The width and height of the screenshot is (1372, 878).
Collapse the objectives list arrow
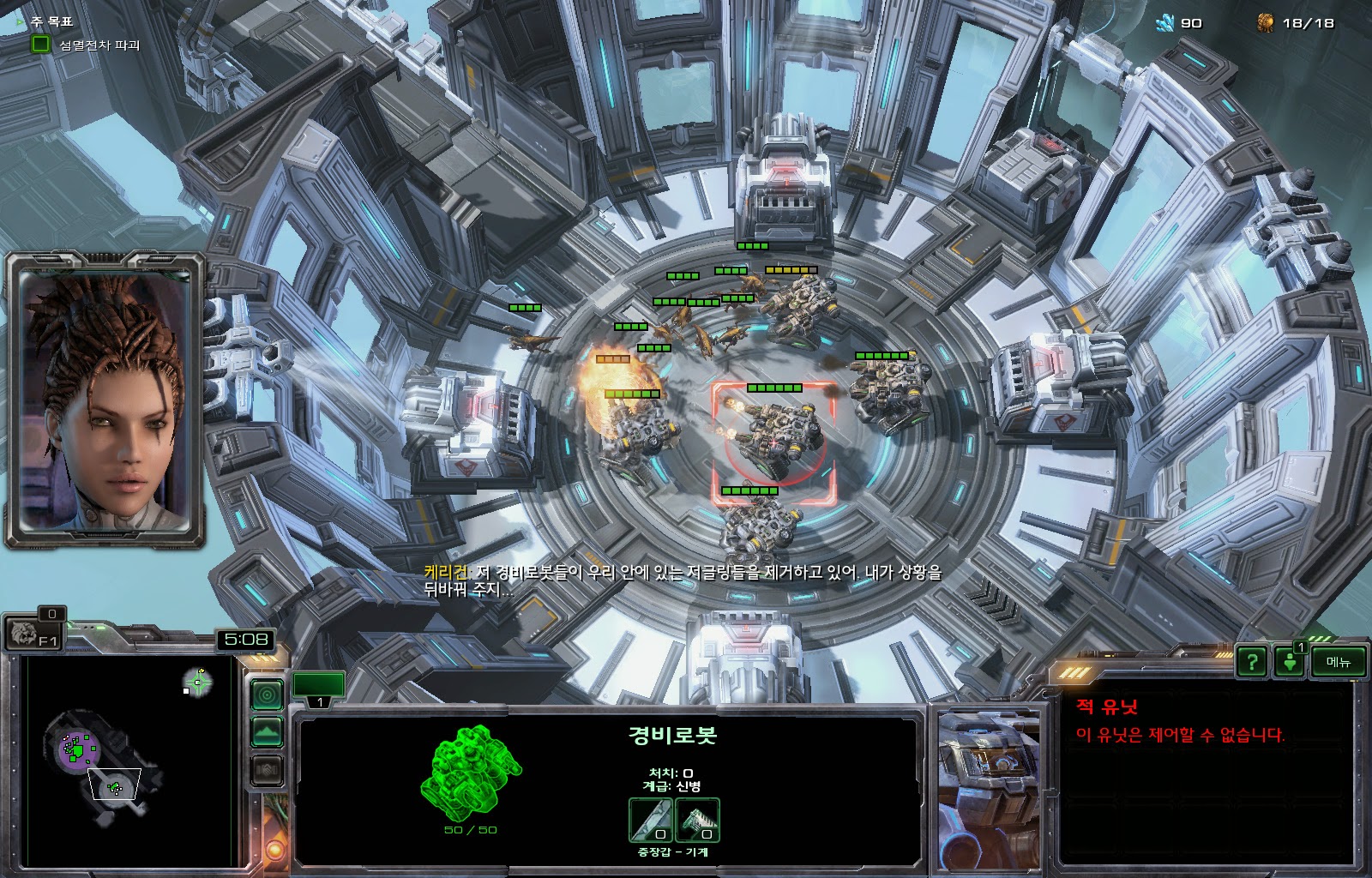(21, 21)
